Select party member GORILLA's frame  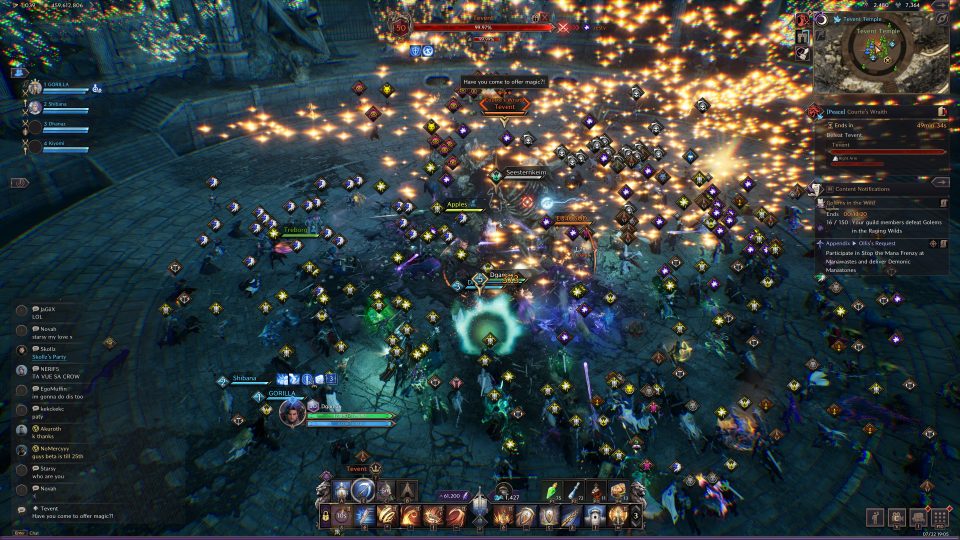(x=60, y=88)
